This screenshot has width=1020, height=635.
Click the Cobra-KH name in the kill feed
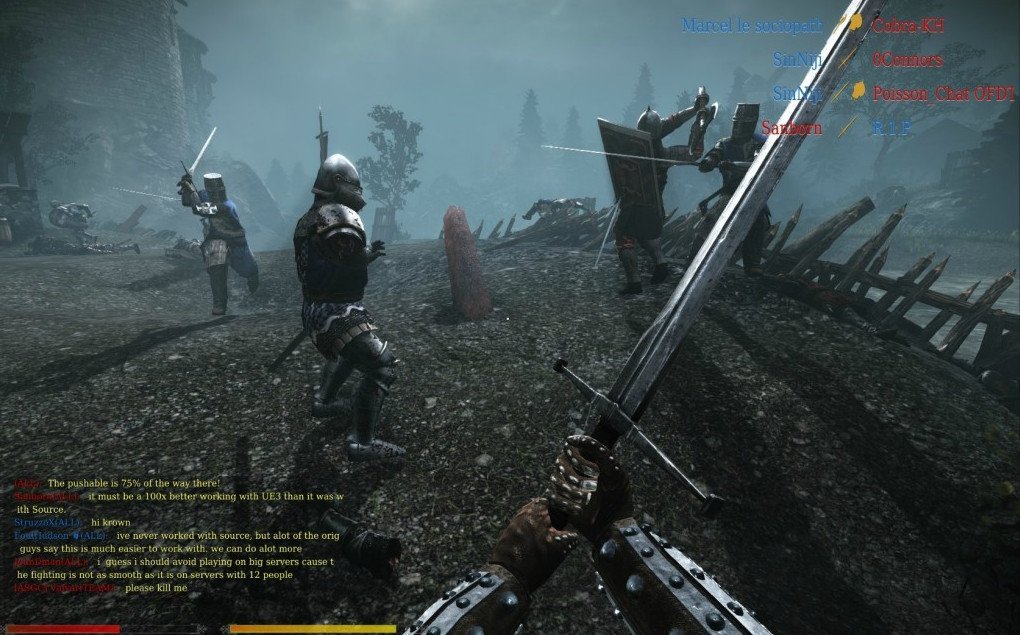[908, 26]
